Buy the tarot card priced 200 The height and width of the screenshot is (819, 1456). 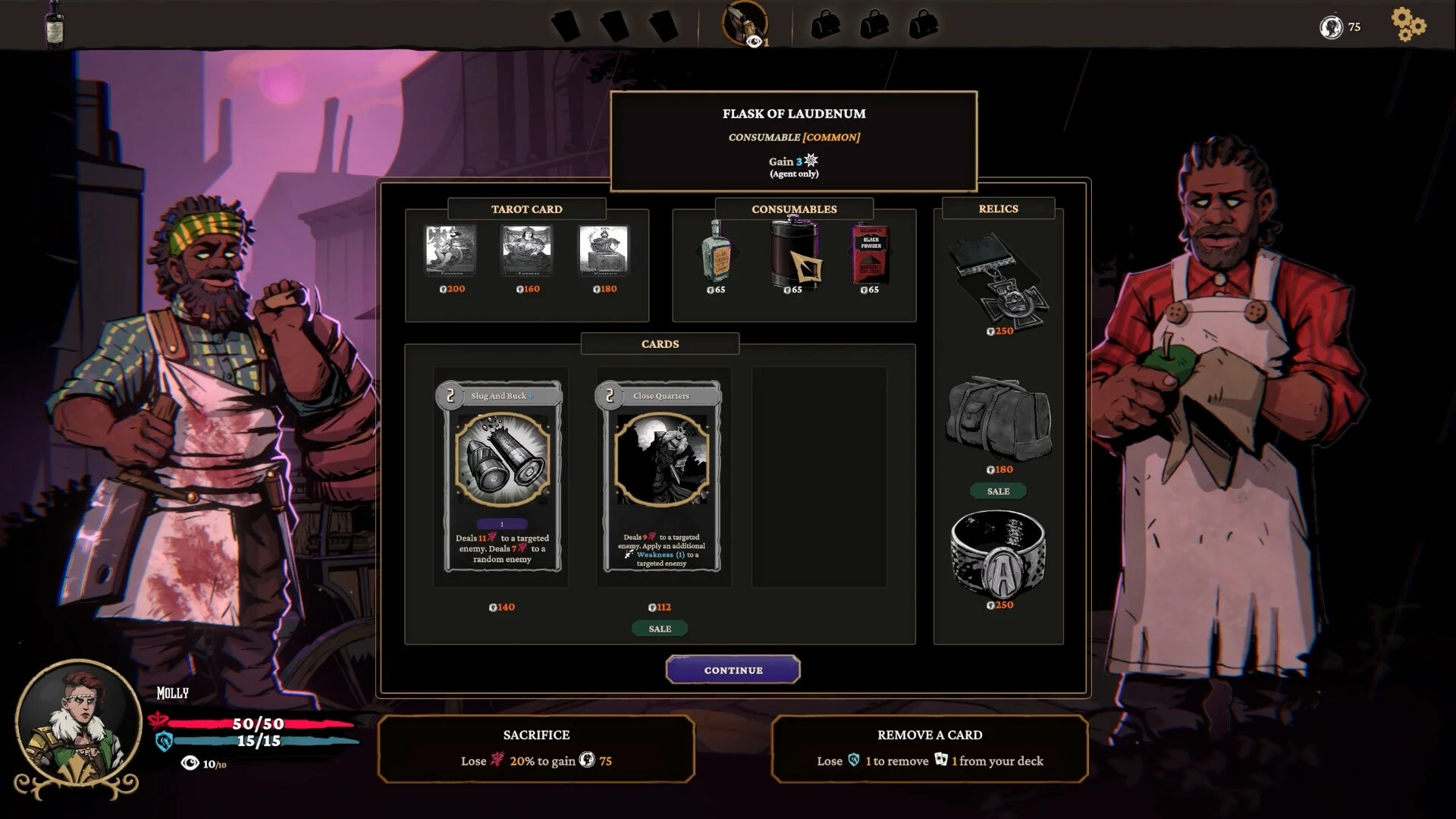450,249
